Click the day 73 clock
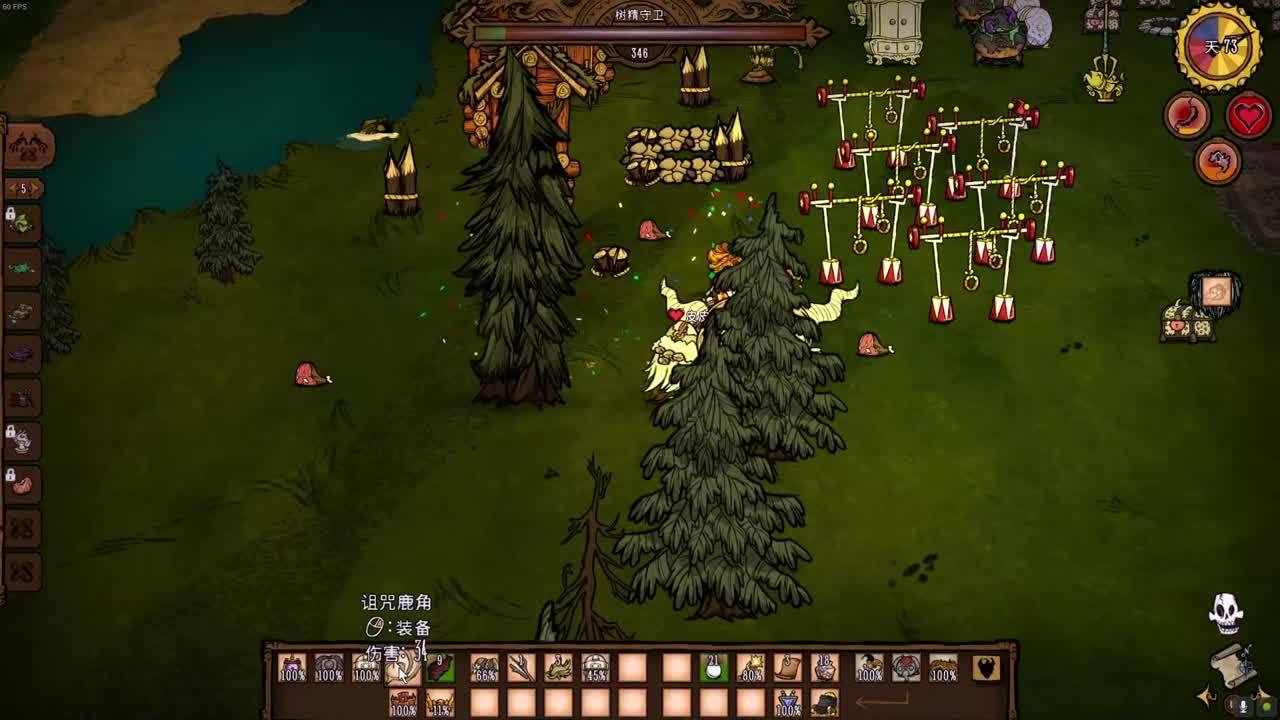The image size is (1280, 720). 1219,46
